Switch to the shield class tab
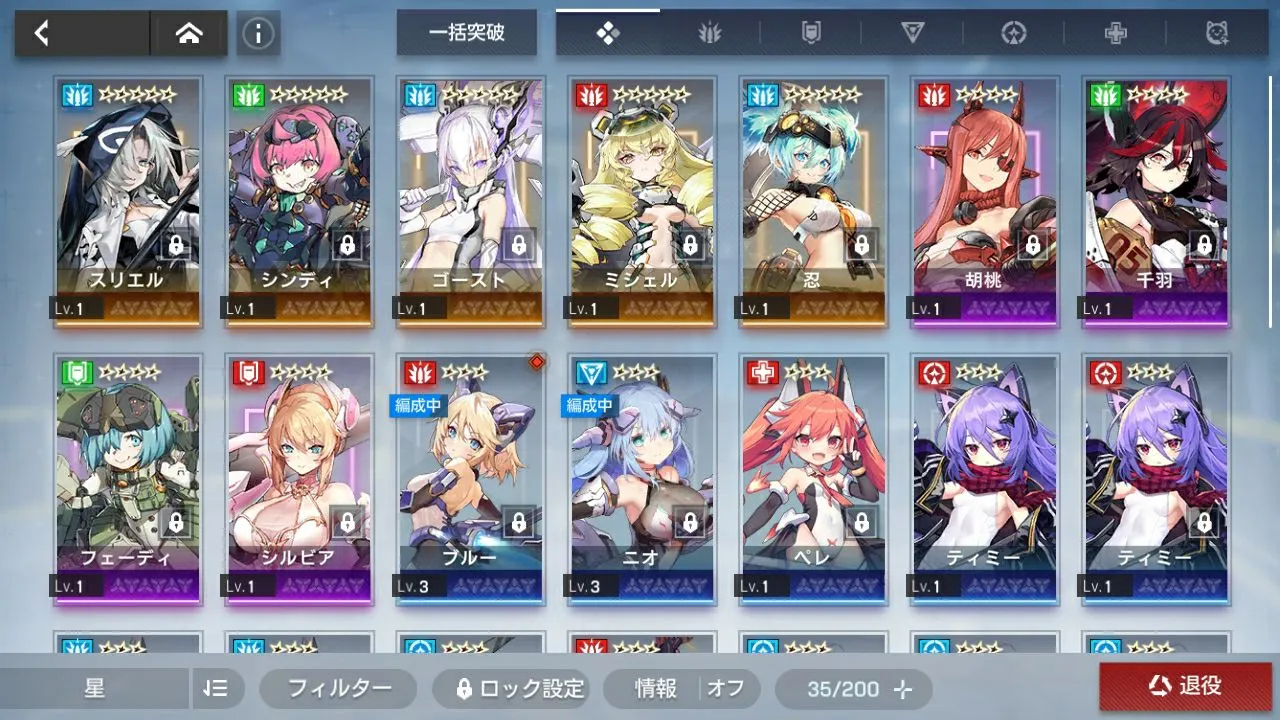This screenshot has height=720, width=1280. [811, 33]
